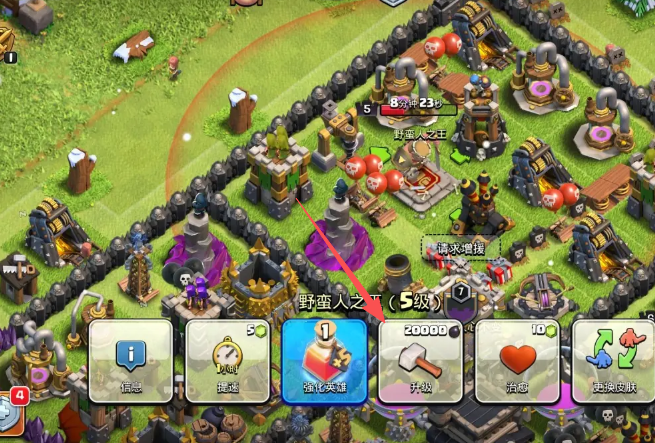
Task: Choose the 升级 hammer upgrade button
Action: coord(419,361)
